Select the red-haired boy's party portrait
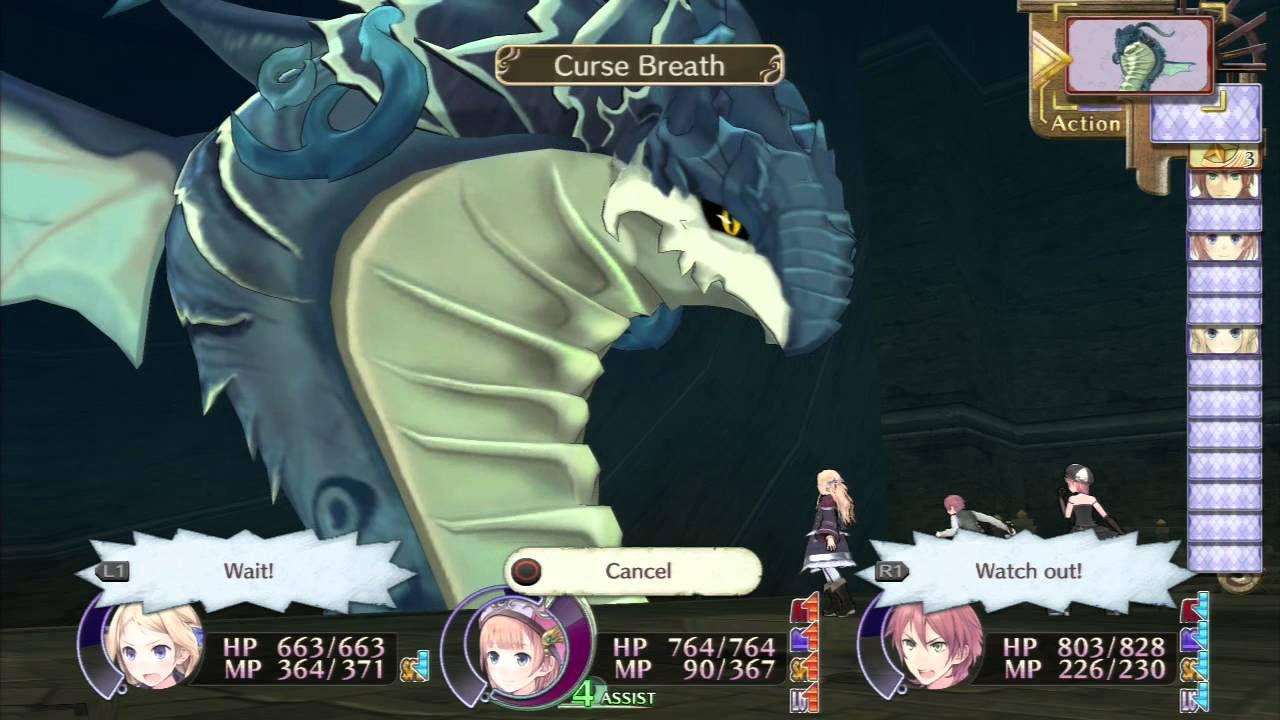Screen dimensions: 1280x720 click(918, 648)
